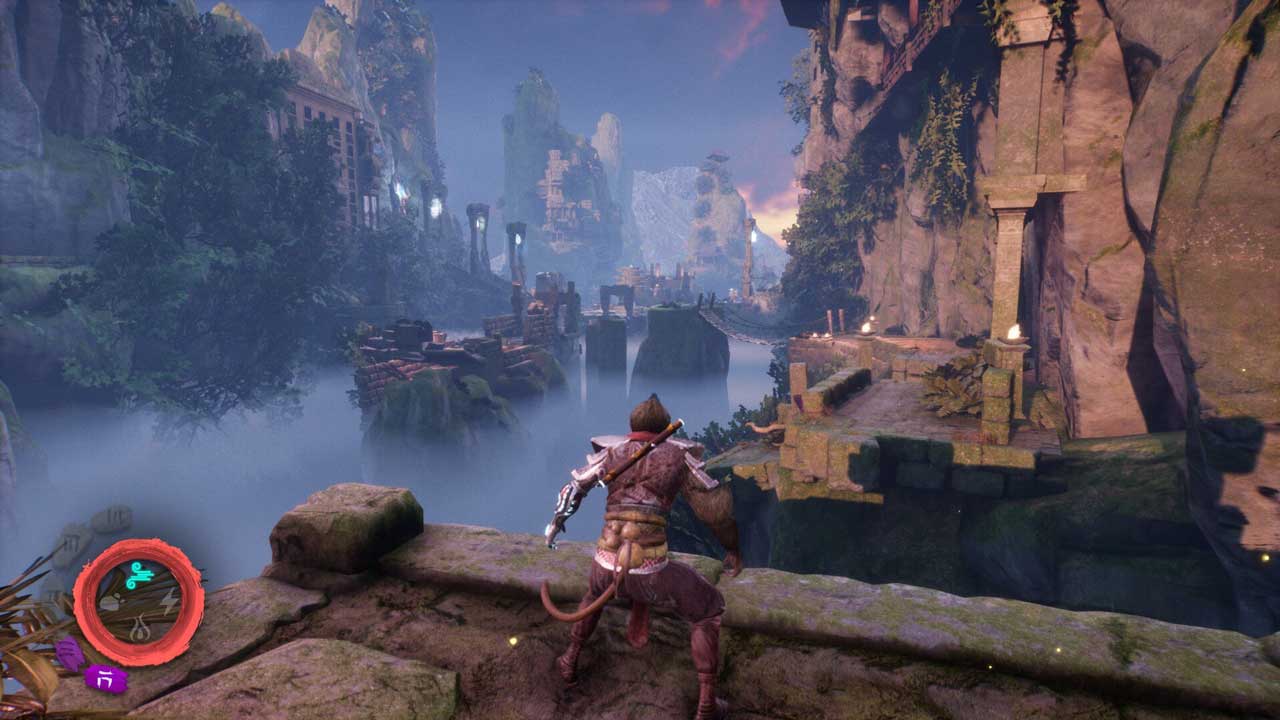Activate the earth rock element icon
Screen dimensions: 1280x720
(x=110, y=603)
